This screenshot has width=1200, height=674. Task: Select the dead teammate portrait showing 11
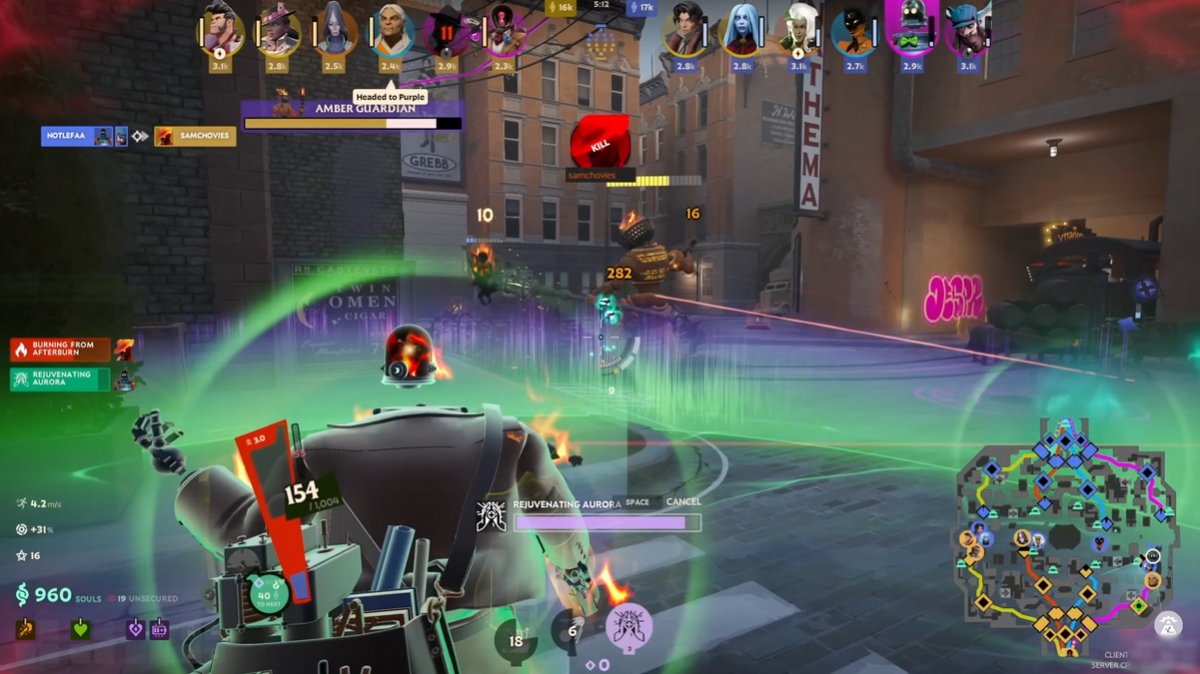pos(447,32)
